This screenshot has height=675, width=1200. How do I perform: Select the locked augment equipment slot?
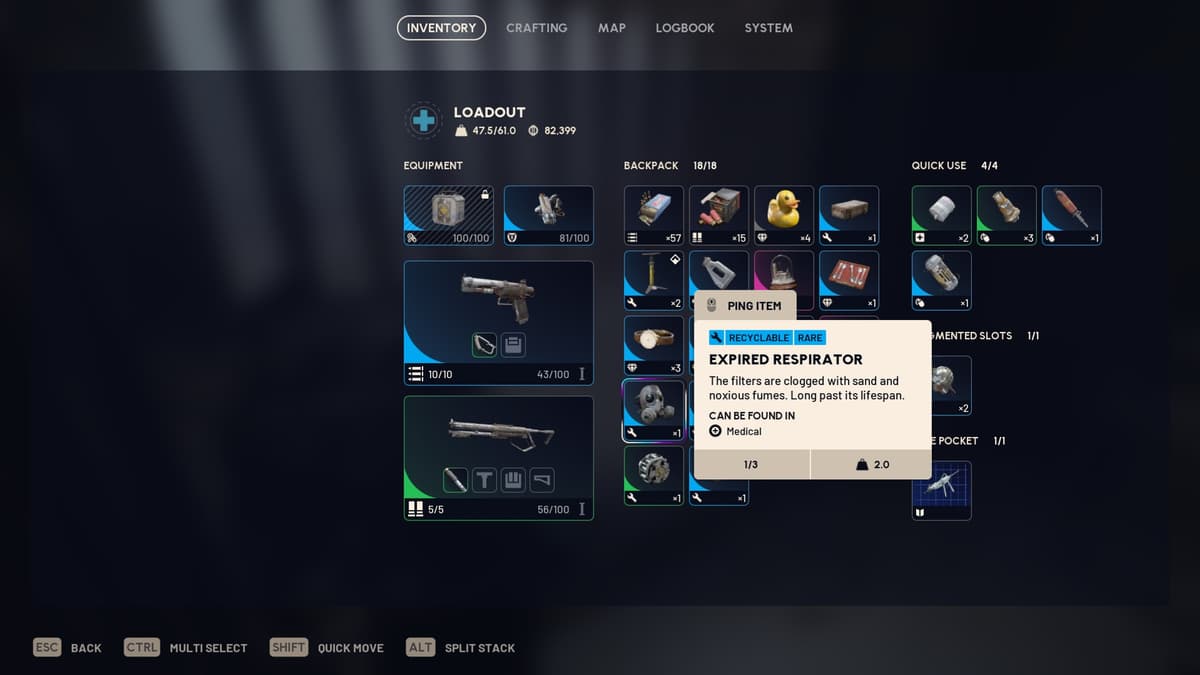click(x=449, y=215)
